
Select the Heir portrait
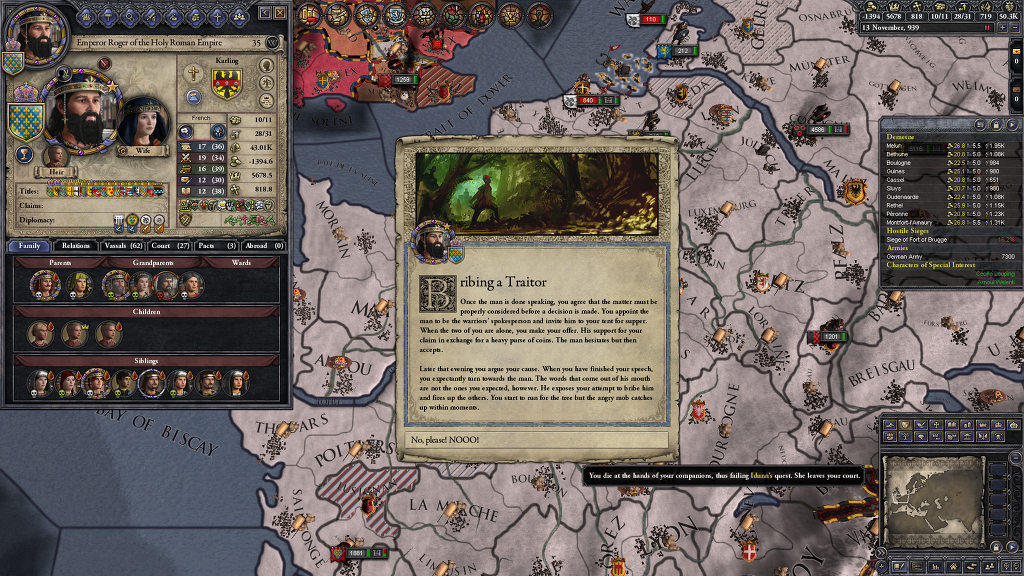point(55,156)
